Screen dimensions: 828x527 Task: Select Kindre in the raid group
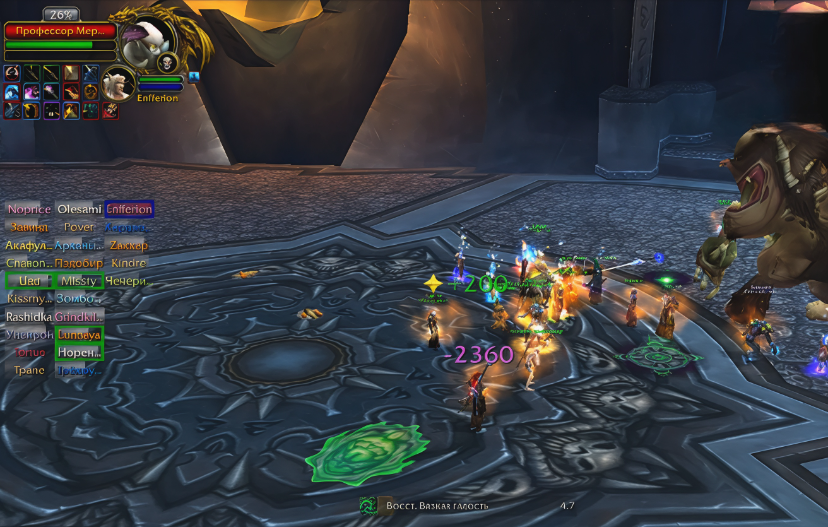[129, 263]
